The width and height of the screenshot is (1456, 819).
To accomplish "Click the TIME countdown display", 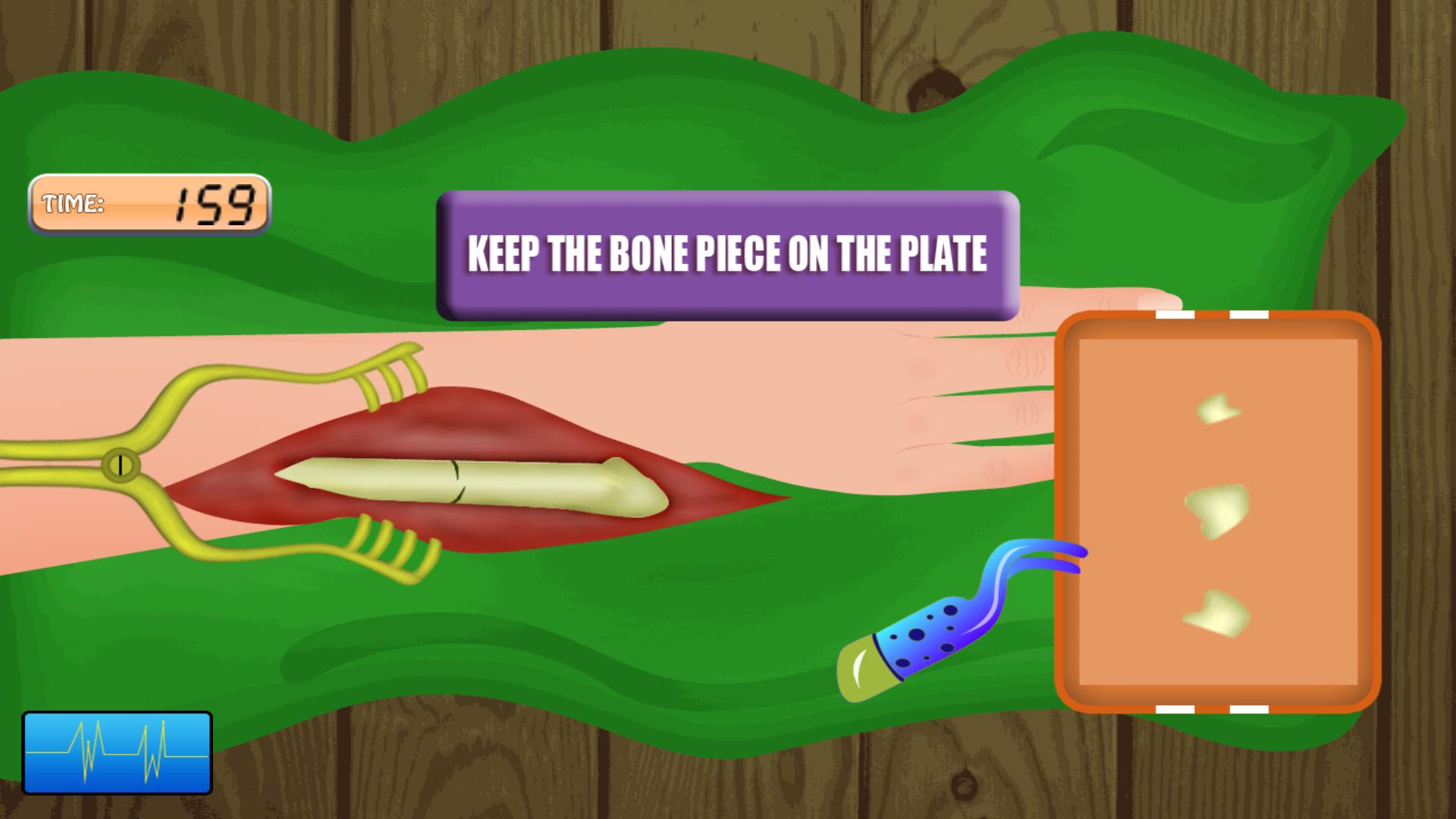I will tap(148, 203).
